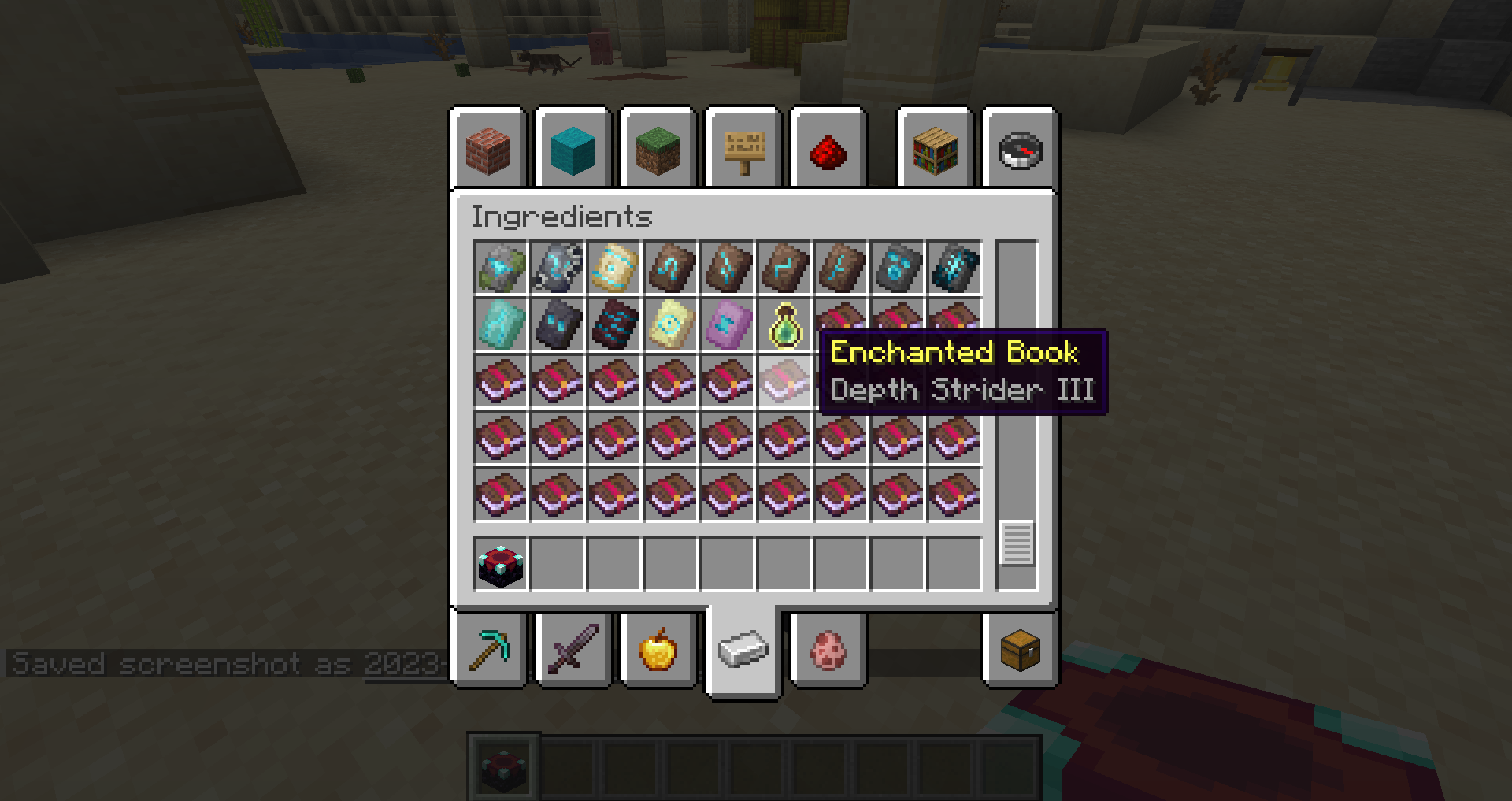Screen dimensions: 1512x801
Task: Select the Functional Blocks sign tab
Action: [744, 150]
